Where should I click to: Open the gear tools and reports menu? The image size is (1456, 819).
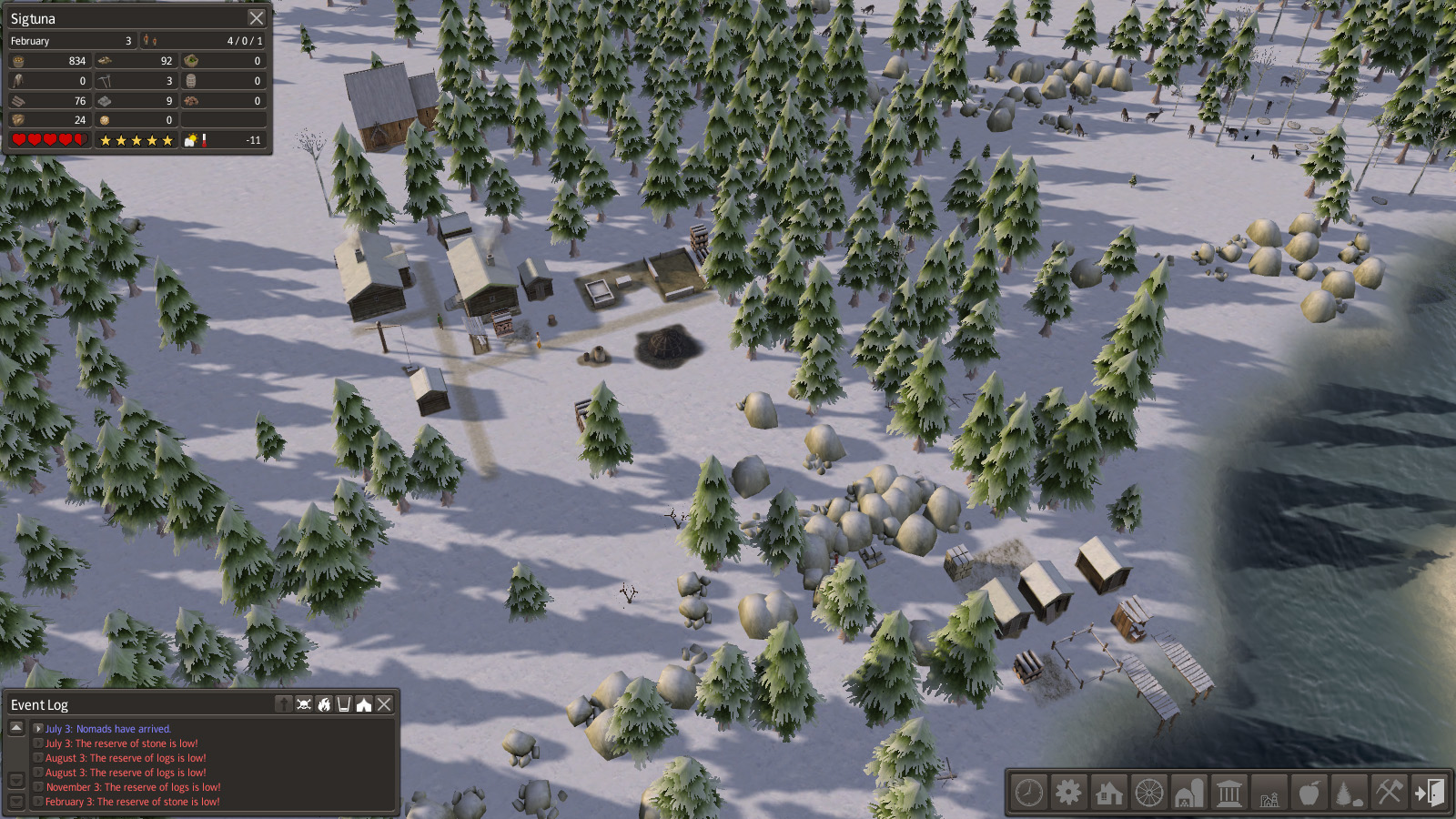(1069, 793)
